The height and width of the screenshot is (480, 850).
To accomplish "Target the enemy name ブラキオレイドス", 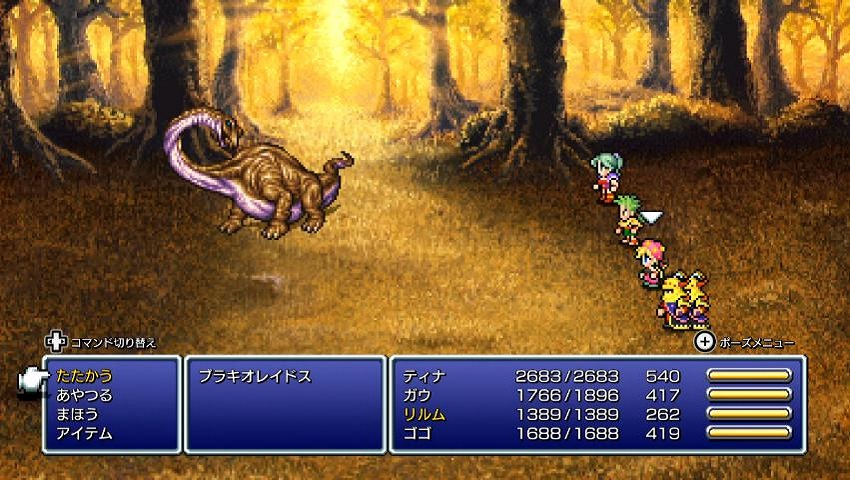I will (254, 377).
